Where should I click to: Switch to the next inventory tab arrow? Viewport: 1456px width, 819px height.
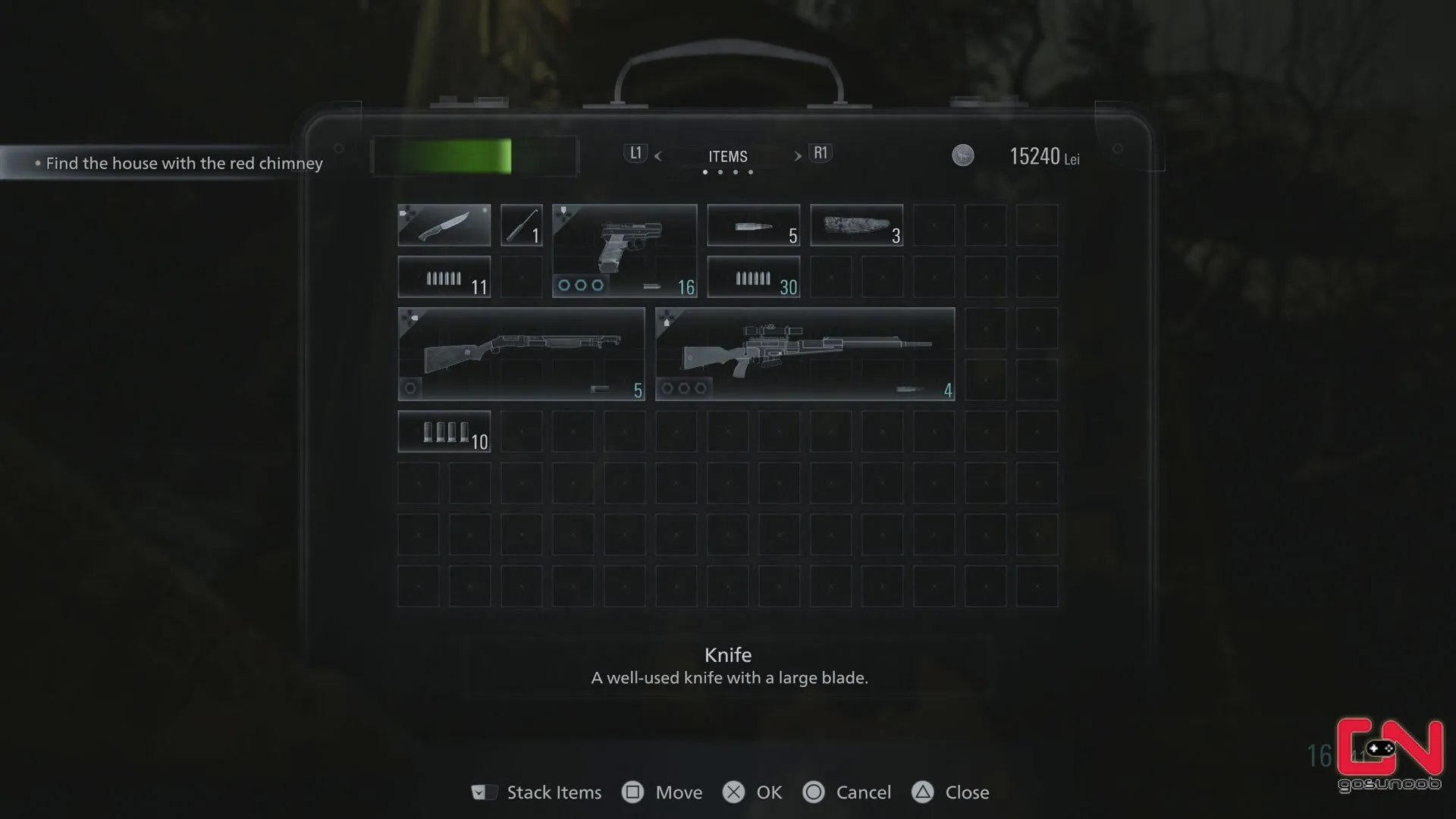click(798, 156)
